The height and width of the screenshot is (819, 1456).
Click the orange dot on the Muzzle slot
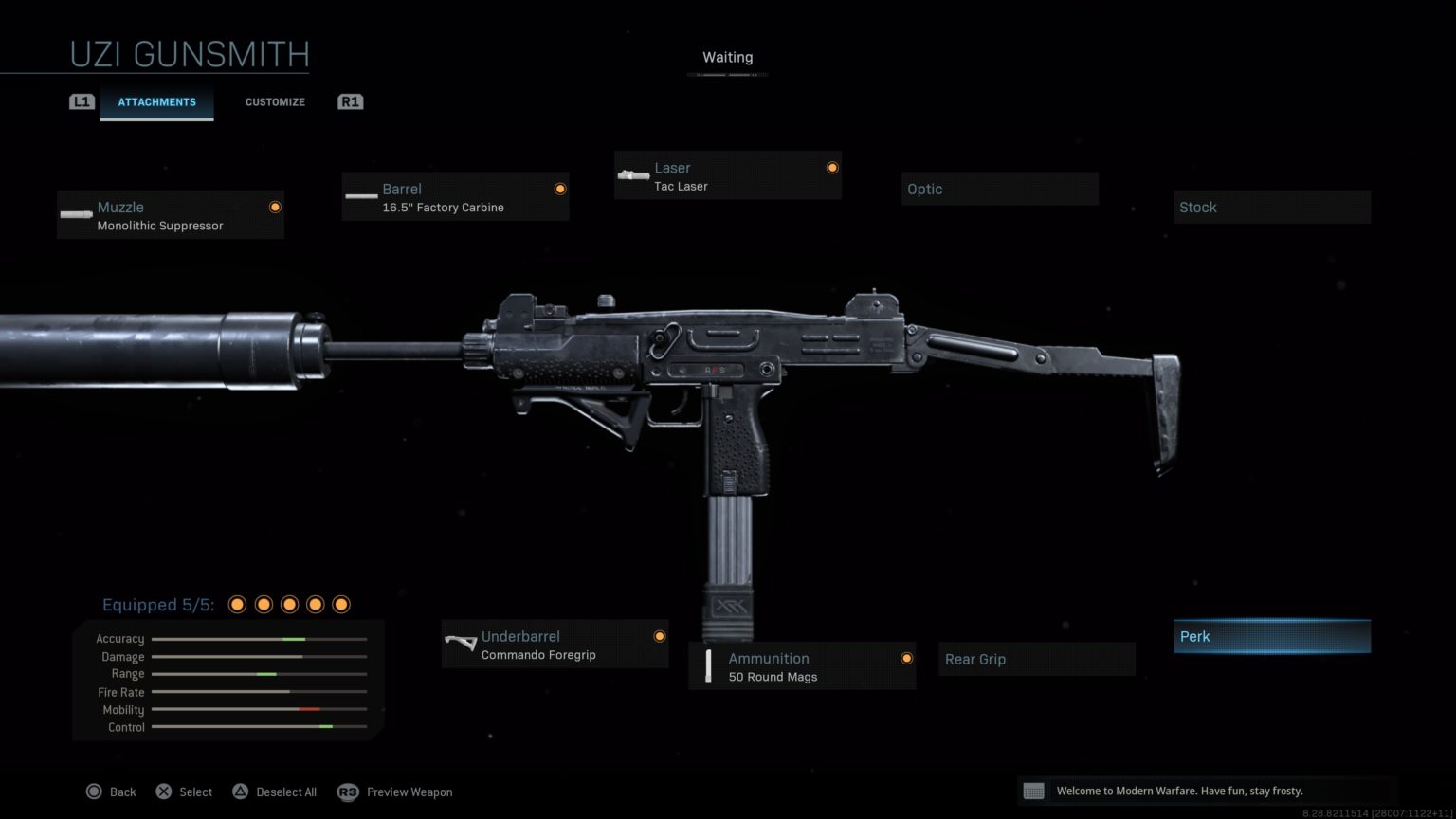click(x=275, y=207)
